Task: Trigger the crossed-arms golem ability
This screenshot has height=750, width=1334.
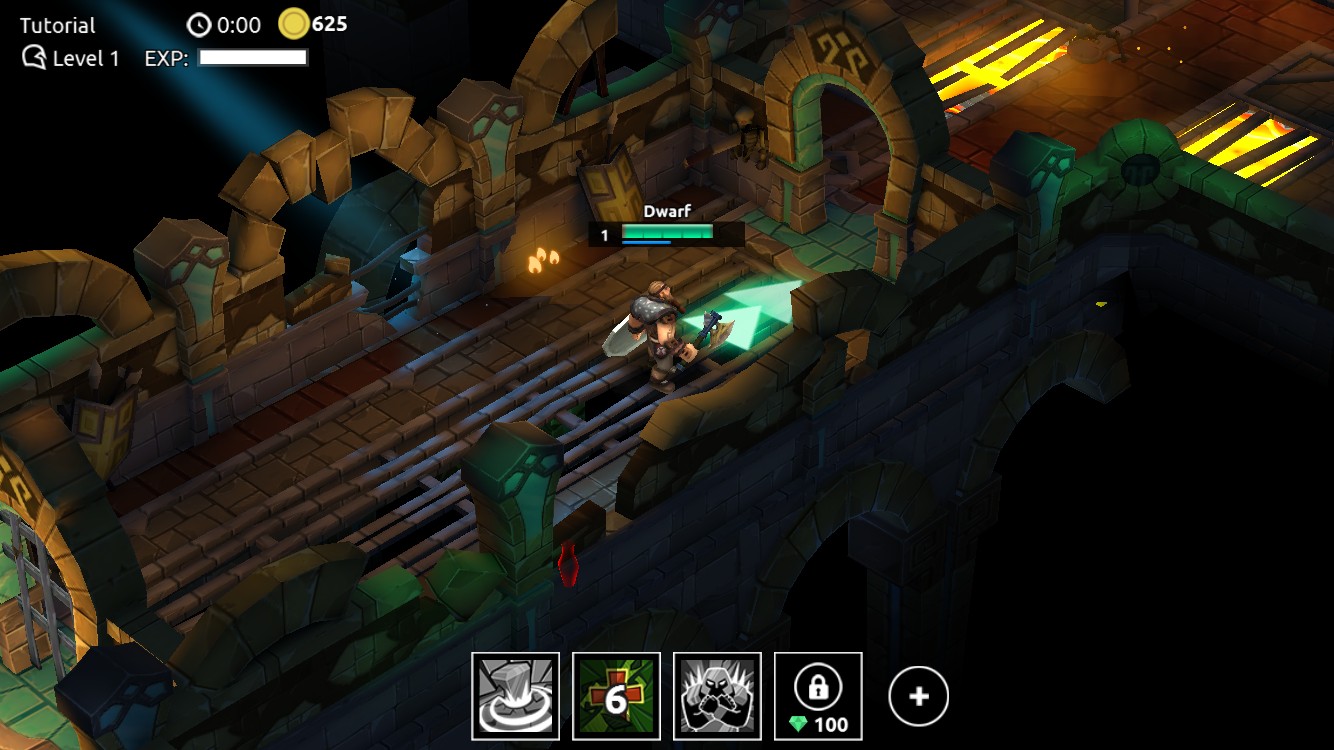Action: (717, 696)
